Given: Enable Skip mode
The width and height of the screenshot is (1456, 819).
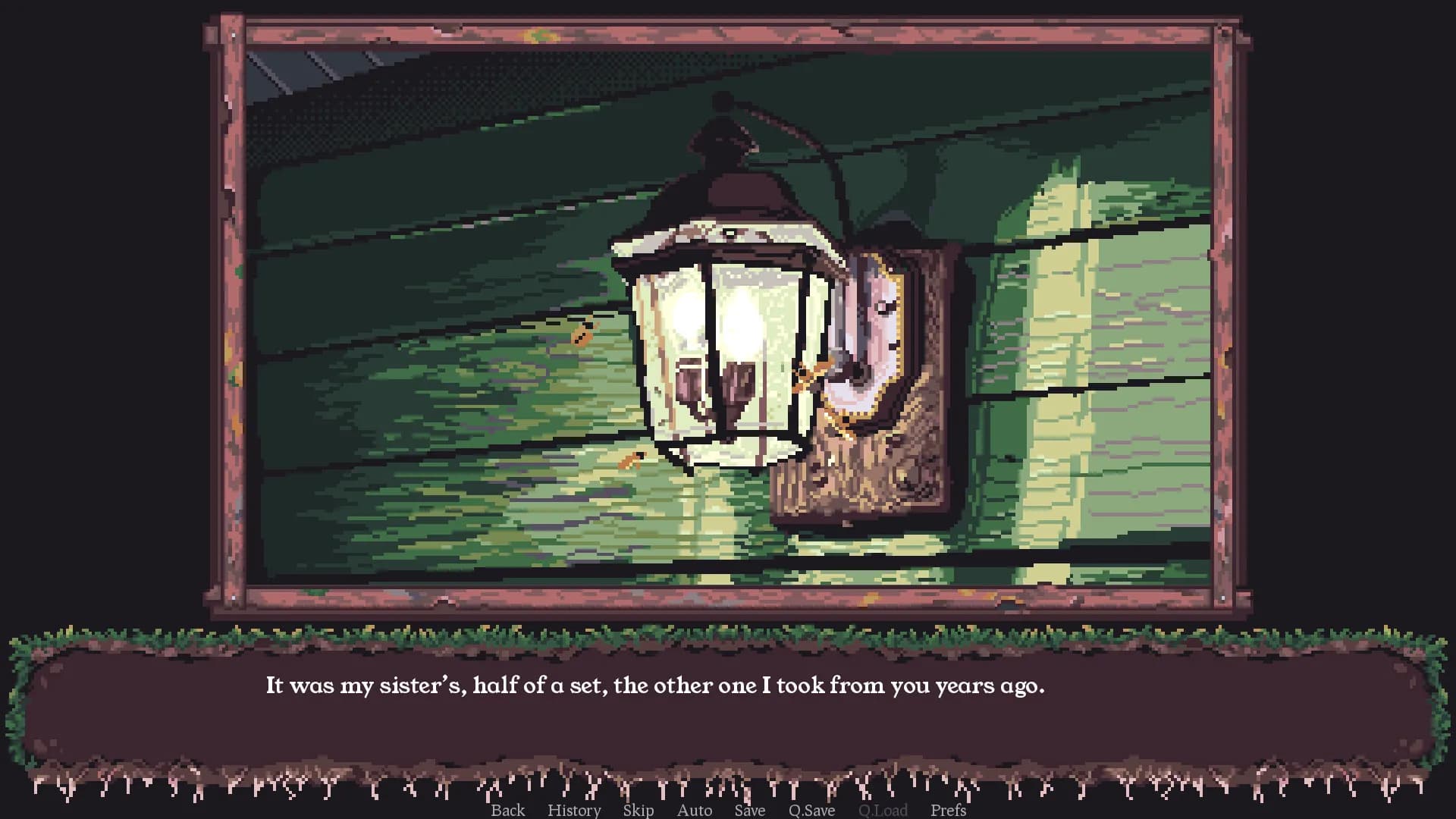Looking at the screenshot, I should (x=638, y=810).
